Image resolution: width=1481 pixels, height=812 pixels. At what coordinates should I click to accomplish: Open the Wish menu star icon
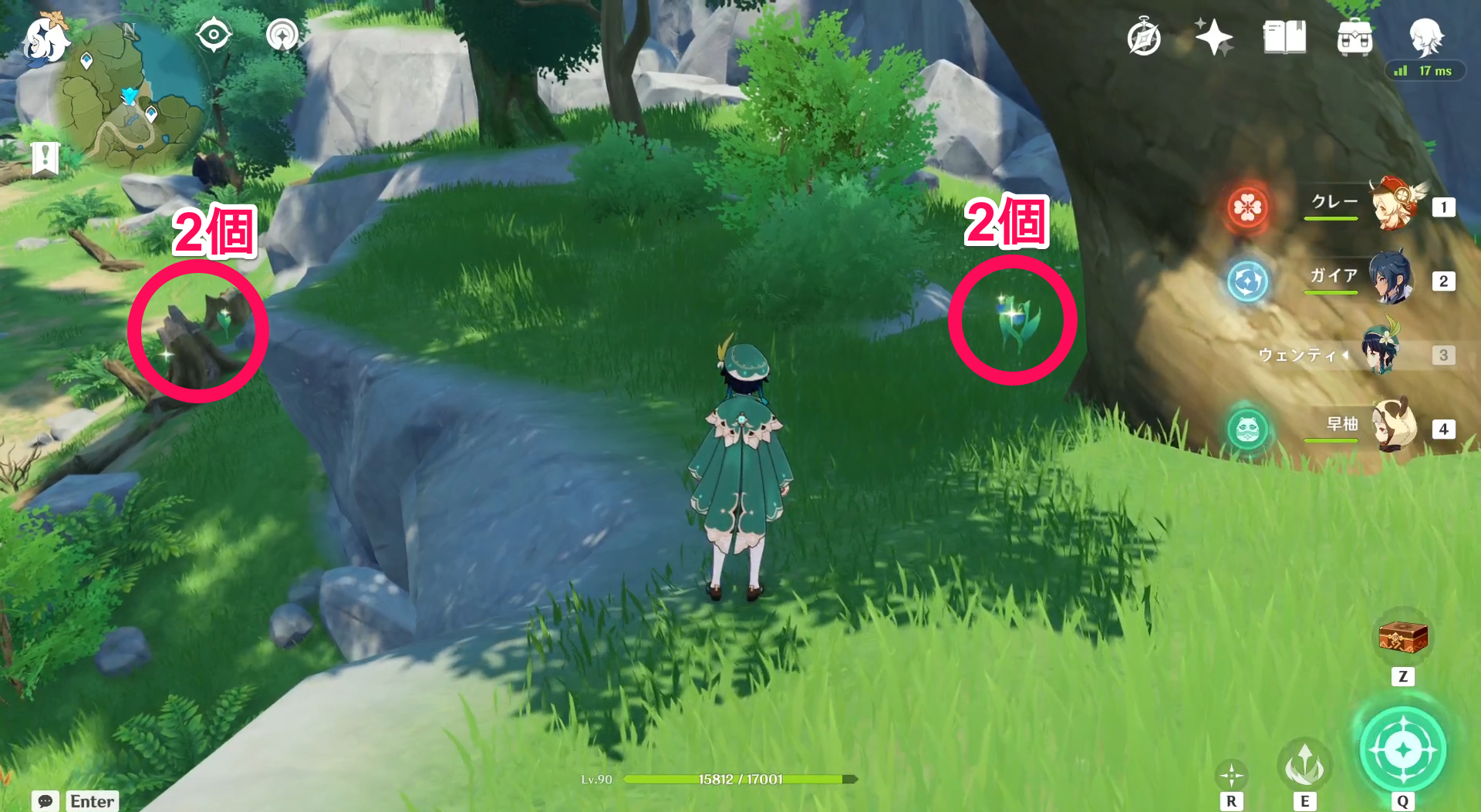(1213, 34)
